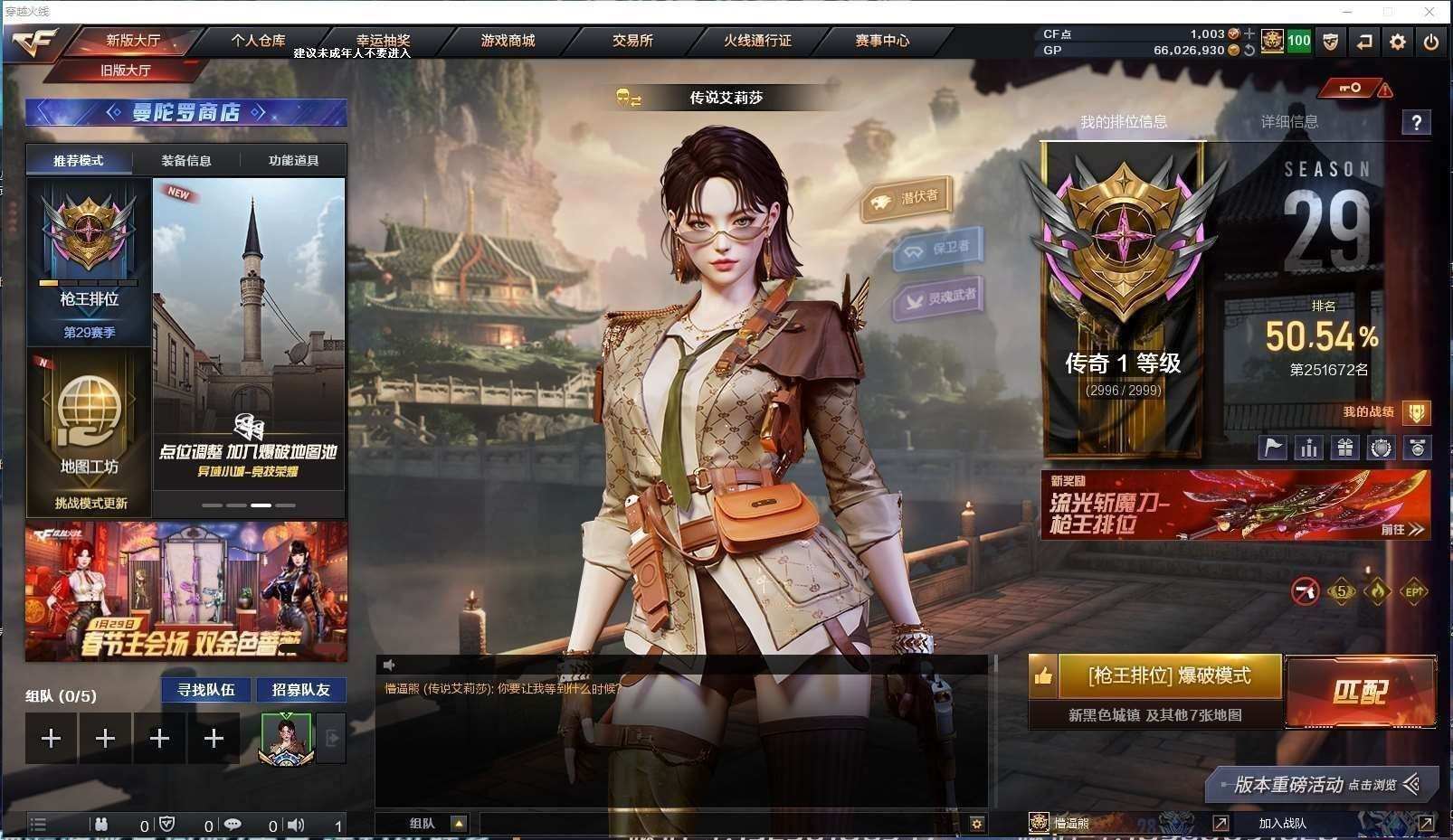Choose 枪王排位 ranked mode tile
The height and width of the screenshot is (840, 1453).
pyautogui.click(x=89, y=260)
